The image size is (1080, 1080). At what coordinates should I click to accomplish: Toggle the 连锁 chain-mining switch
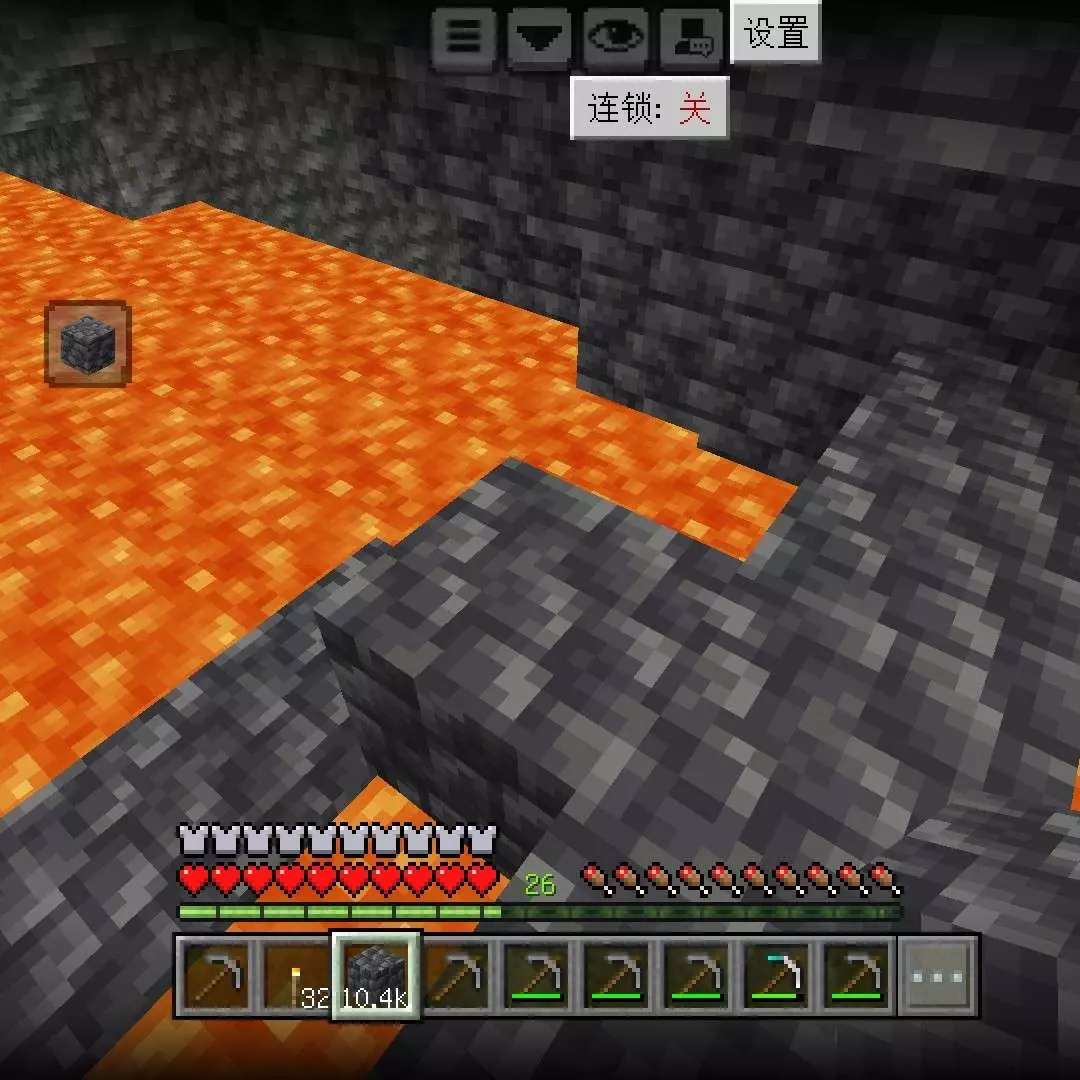[649, 108]
